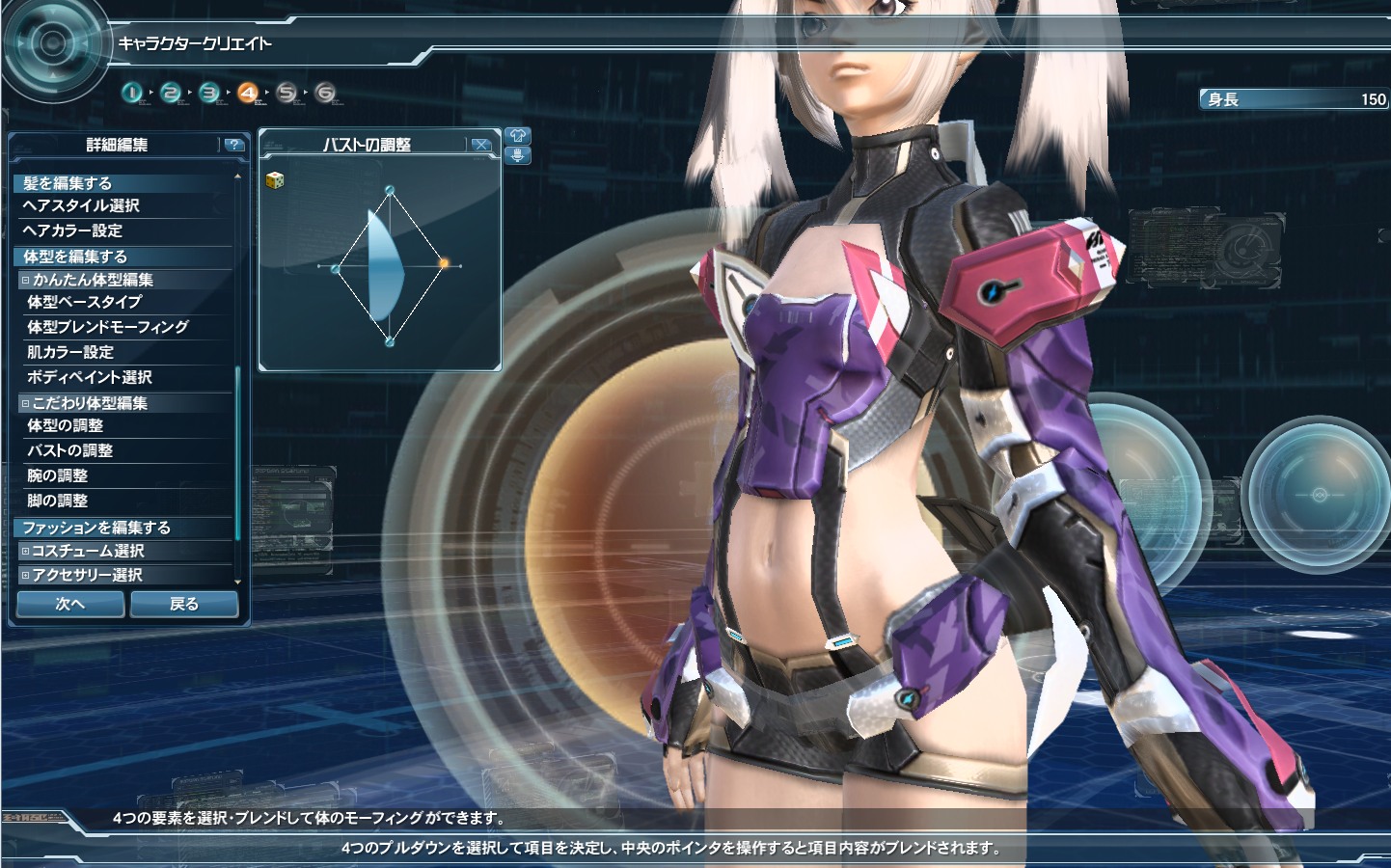
Task: Open ヘアスタイル選択 hairstyle selection
Action: point(81,205)
